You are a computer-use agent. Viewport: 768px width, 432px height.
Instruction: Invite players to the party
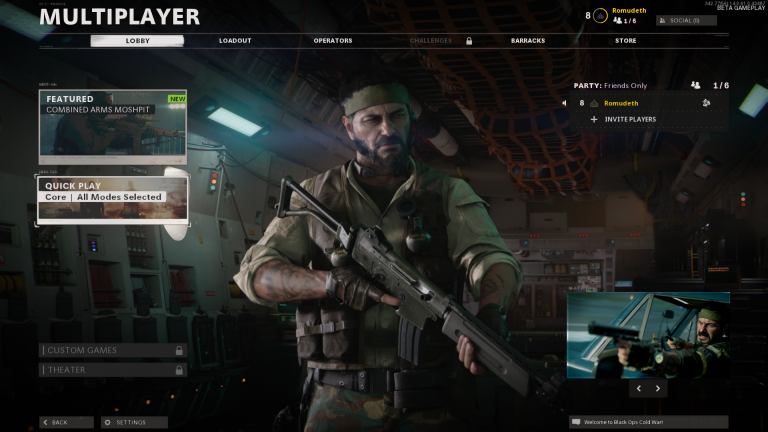tap(628, 119)
